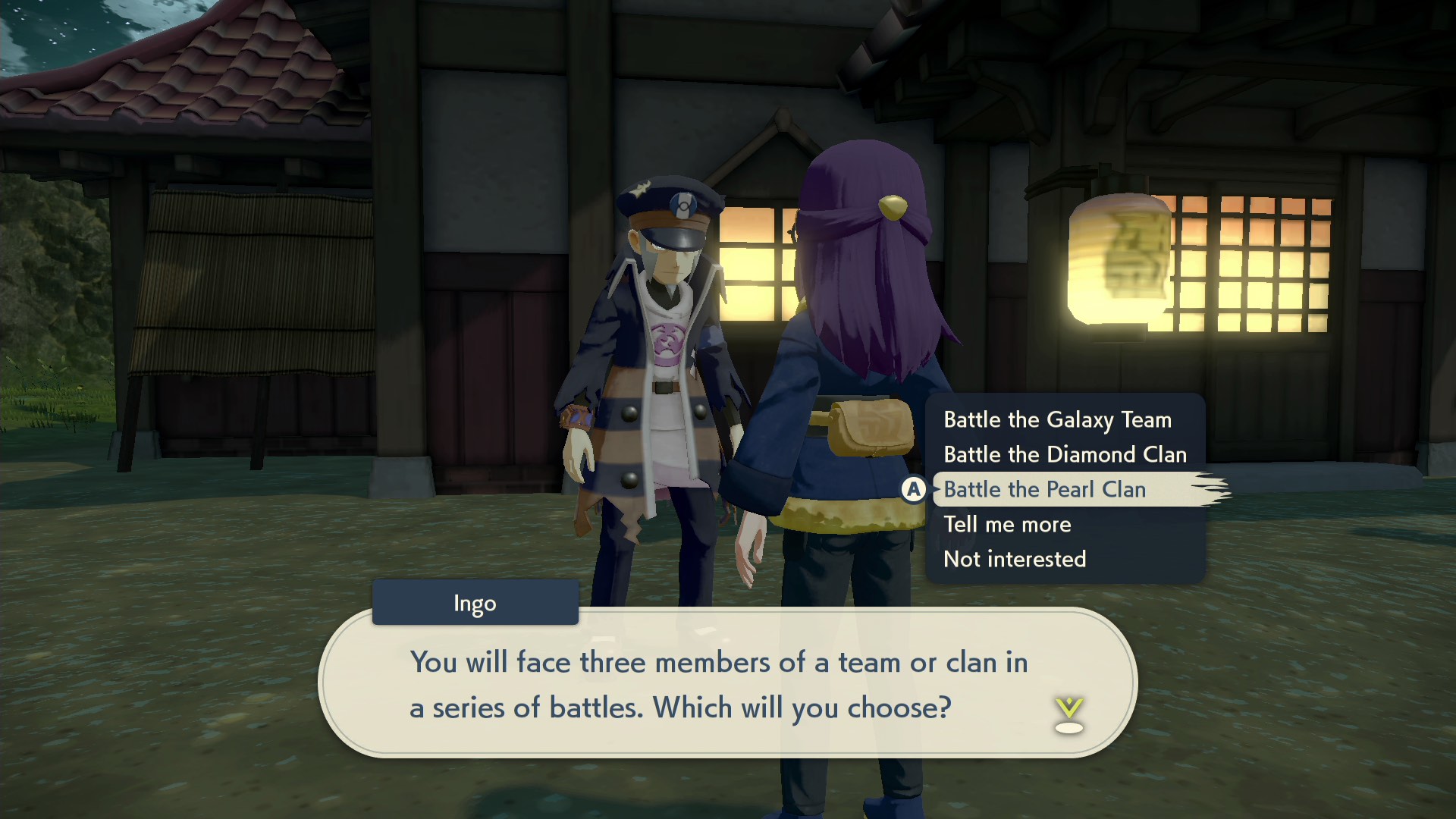Advance dialogue with the yellow arrow indicator
Image resolution: width=1456 pixels, height=819 pixels.
(x=1068, y=715)
